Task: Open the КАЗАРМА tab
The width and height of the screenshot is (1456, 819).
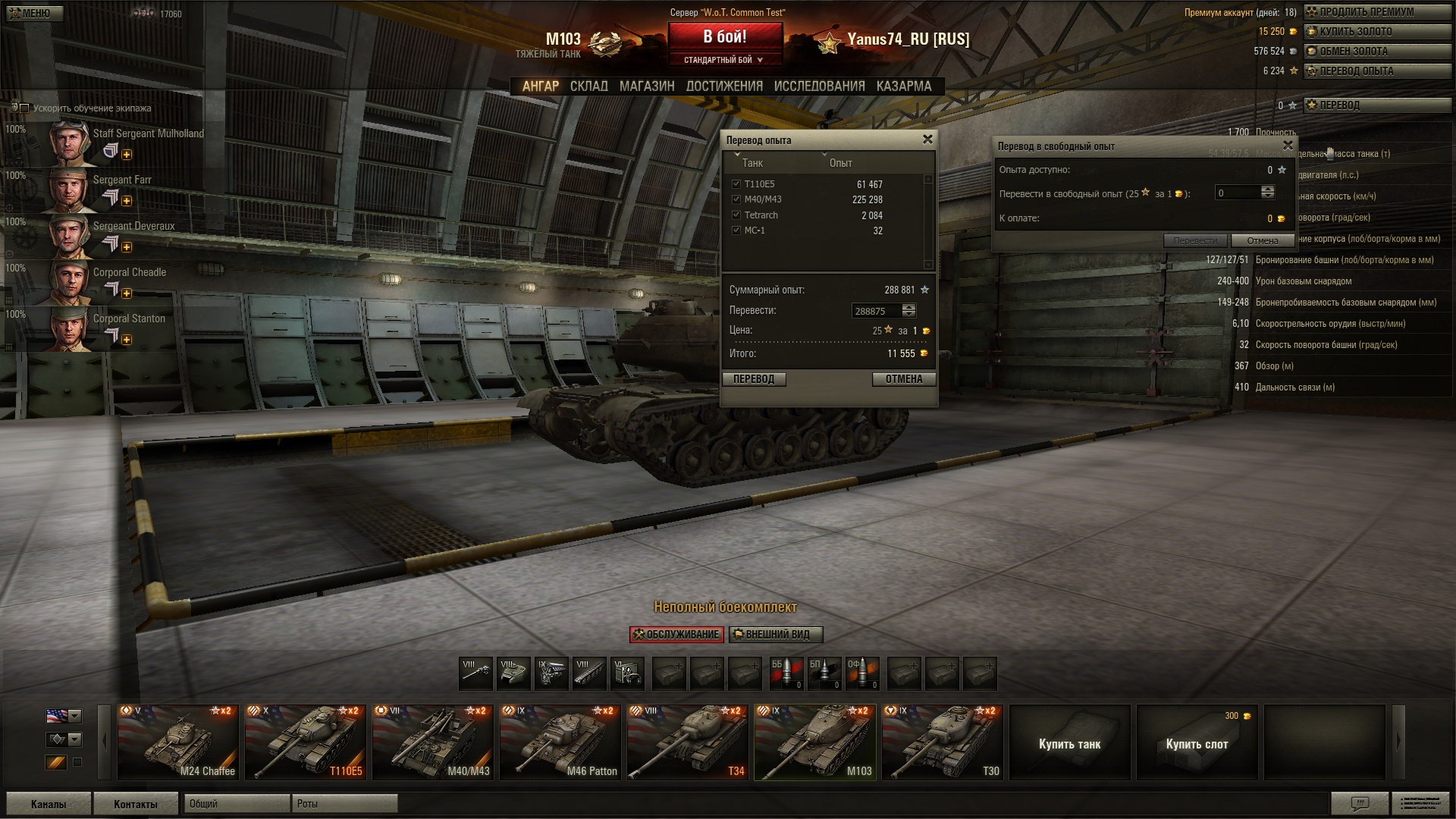Action: coord(903,86)
